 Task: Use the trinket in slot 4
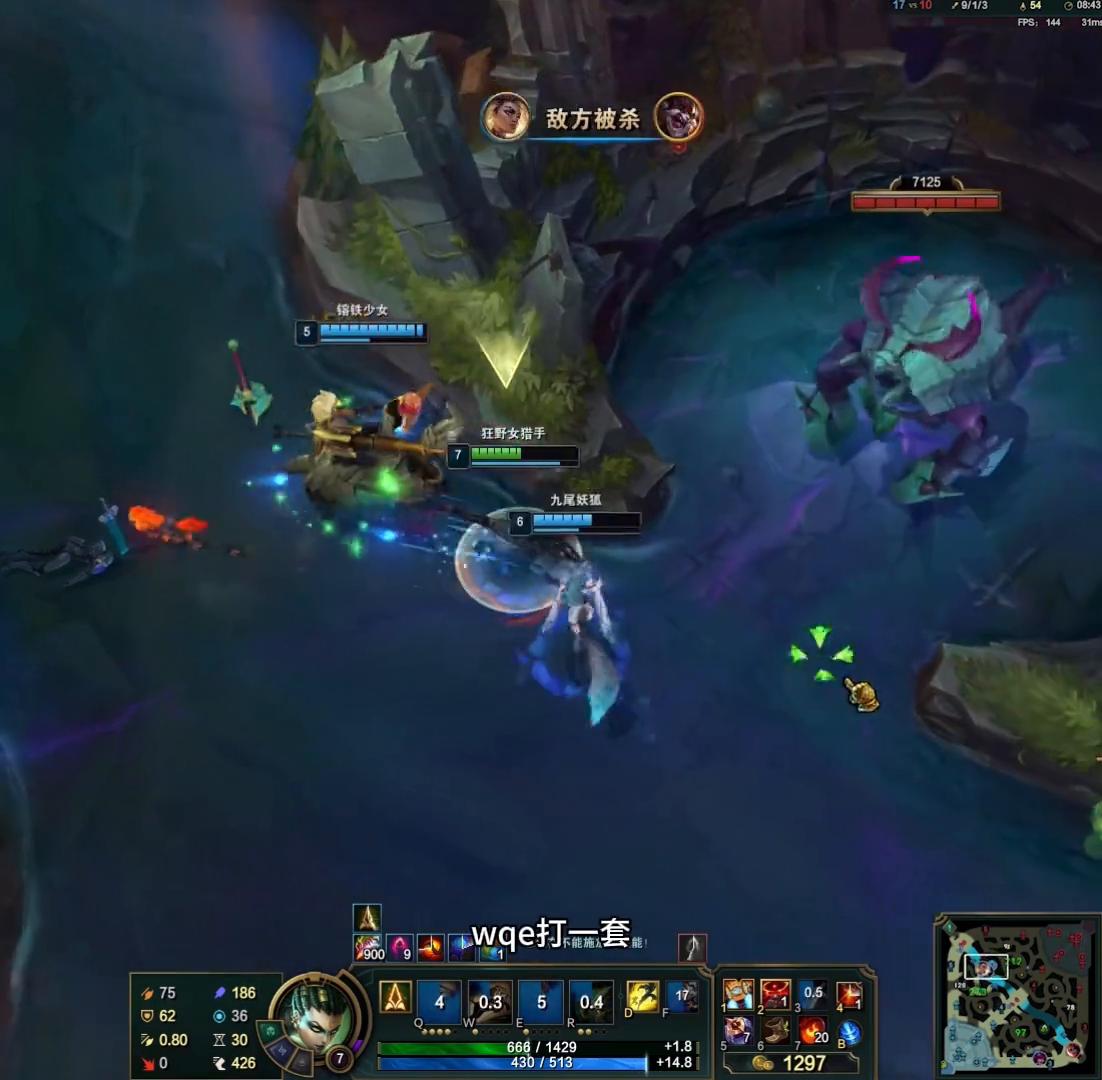(x=850, y=996)
